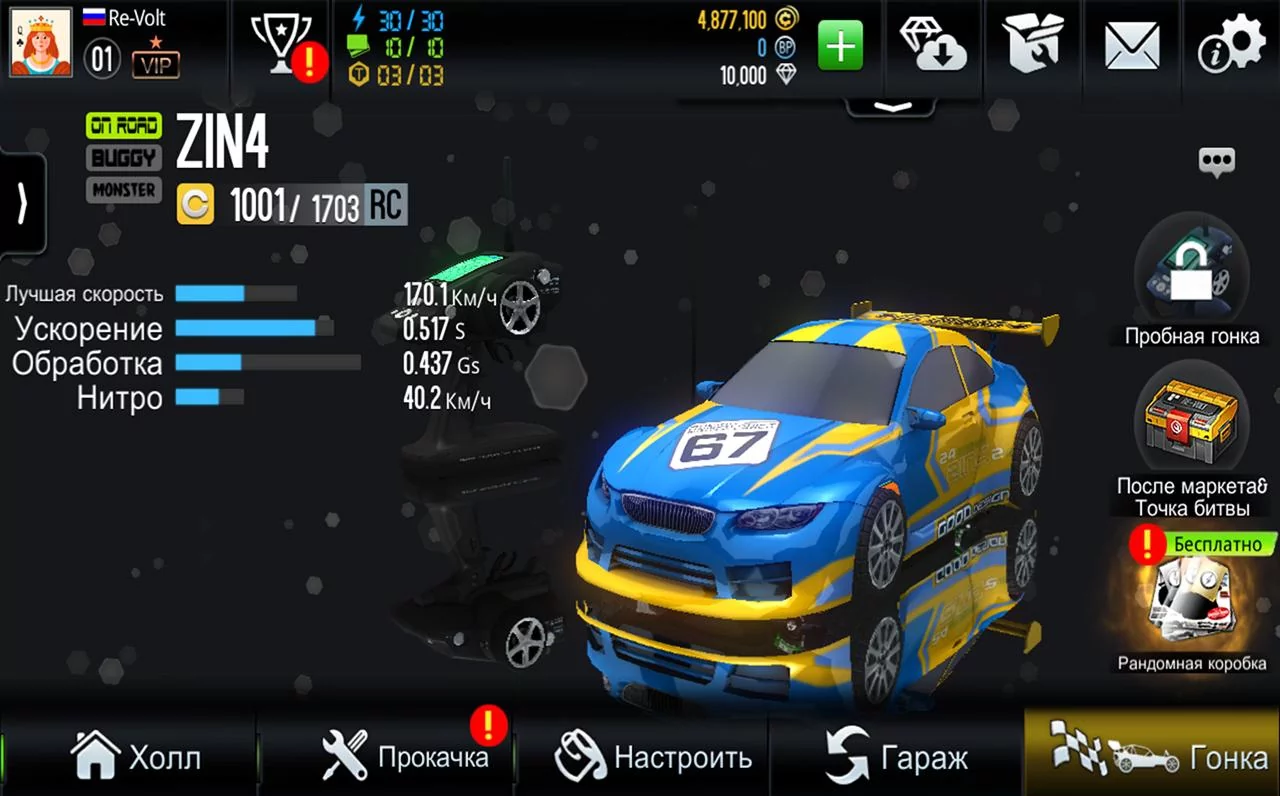Viewport: 1280px width, 796px height.
Task: Go to the Гараж garage tab
Action: 897,758
